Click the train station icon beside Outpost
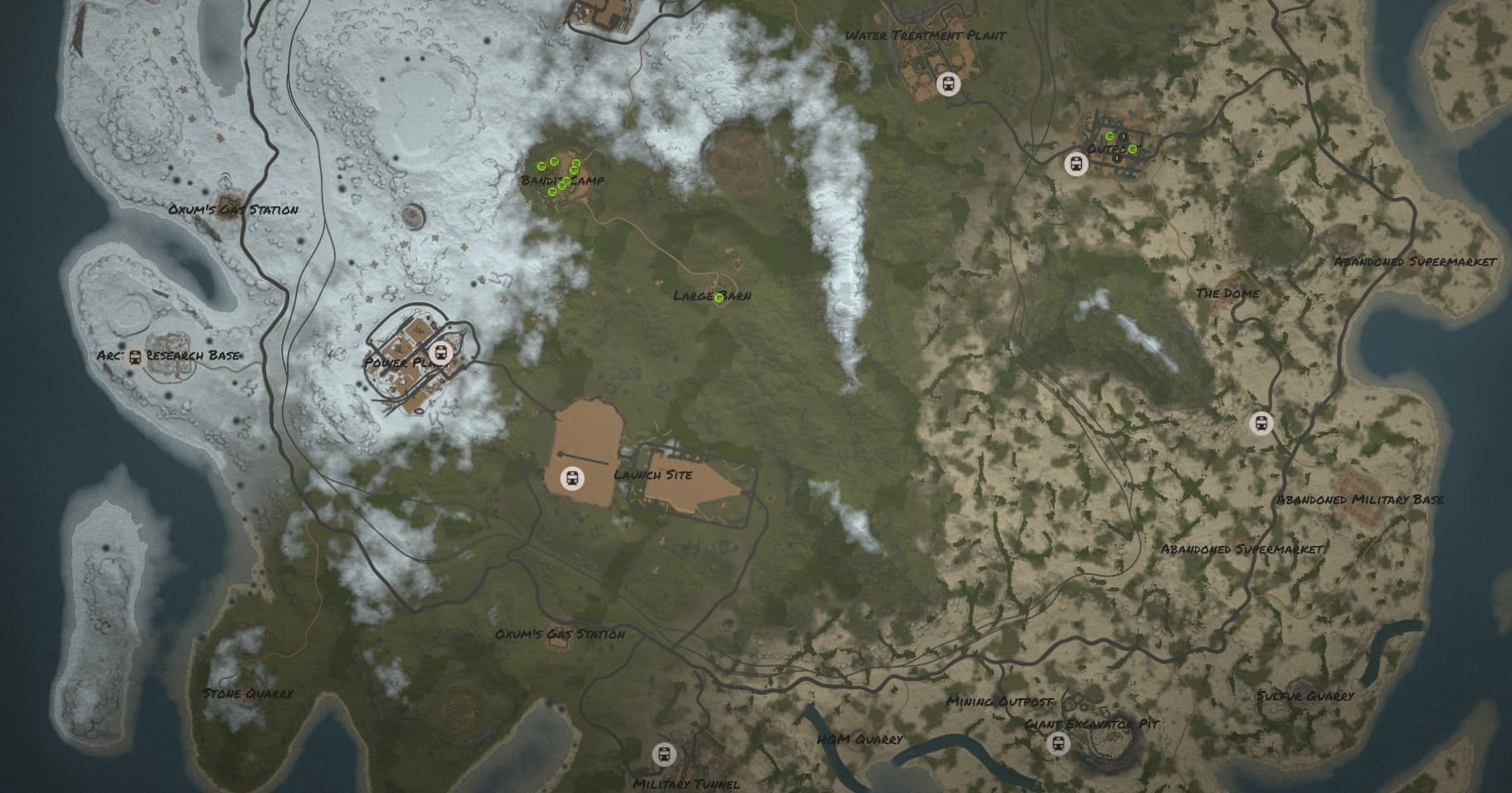 tap(1076, 164)
